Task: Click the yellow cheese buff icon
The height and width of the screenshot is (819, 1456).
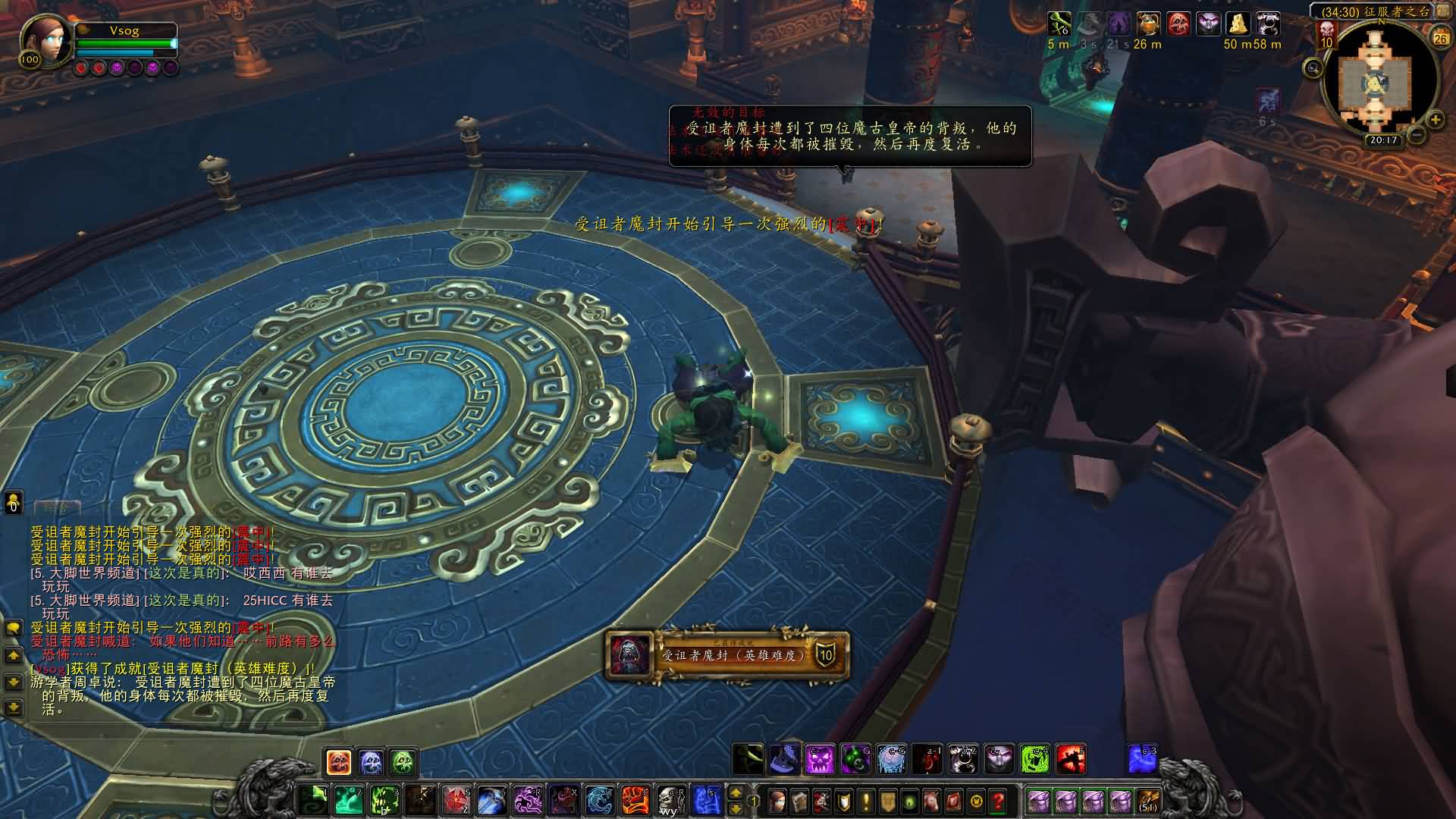Action: pyautogui.click(x=1238, y=24)
